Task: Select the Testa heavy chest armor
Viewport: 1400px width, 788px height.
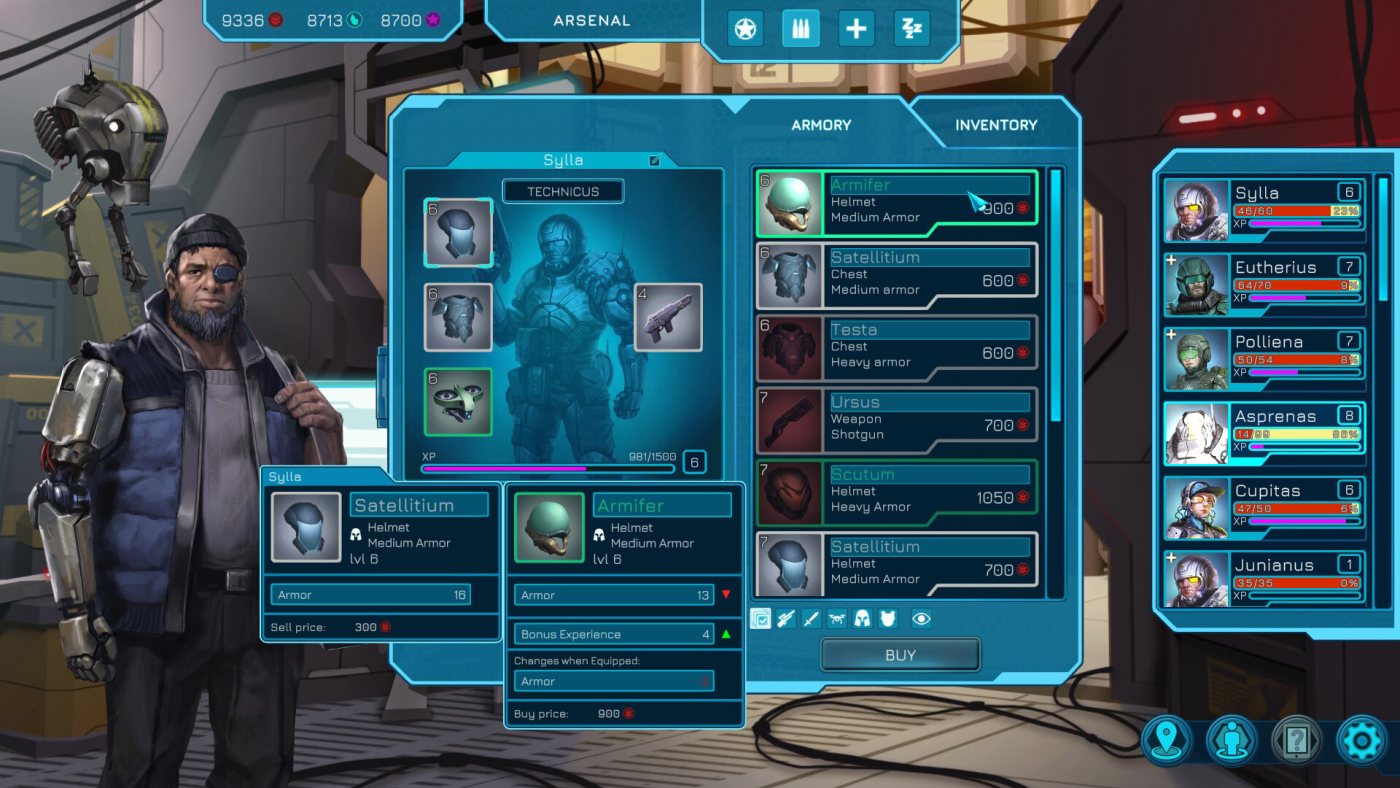Action: point(897,347)
